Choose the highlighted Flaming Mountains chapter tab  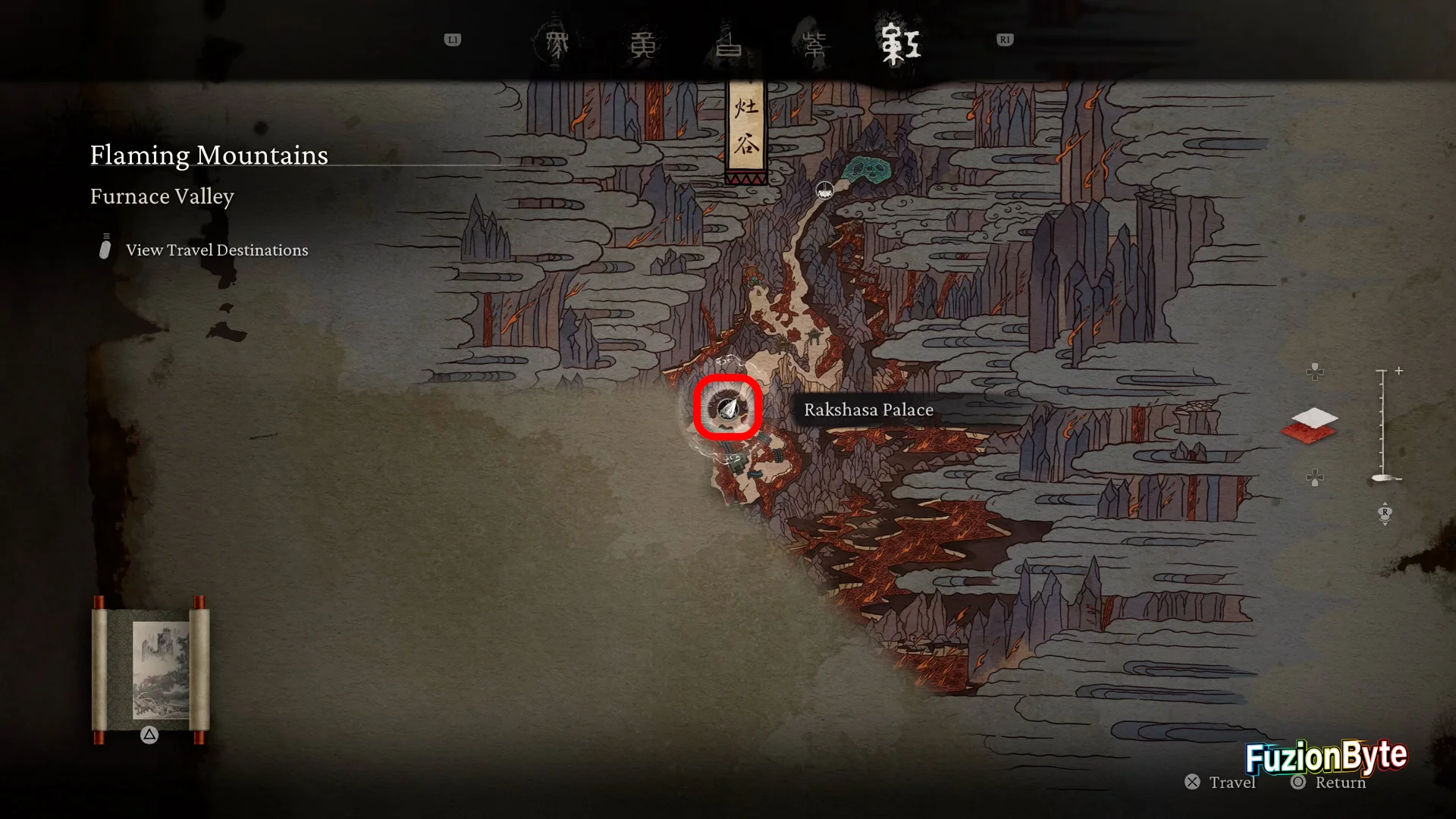(x=900, y=44)
